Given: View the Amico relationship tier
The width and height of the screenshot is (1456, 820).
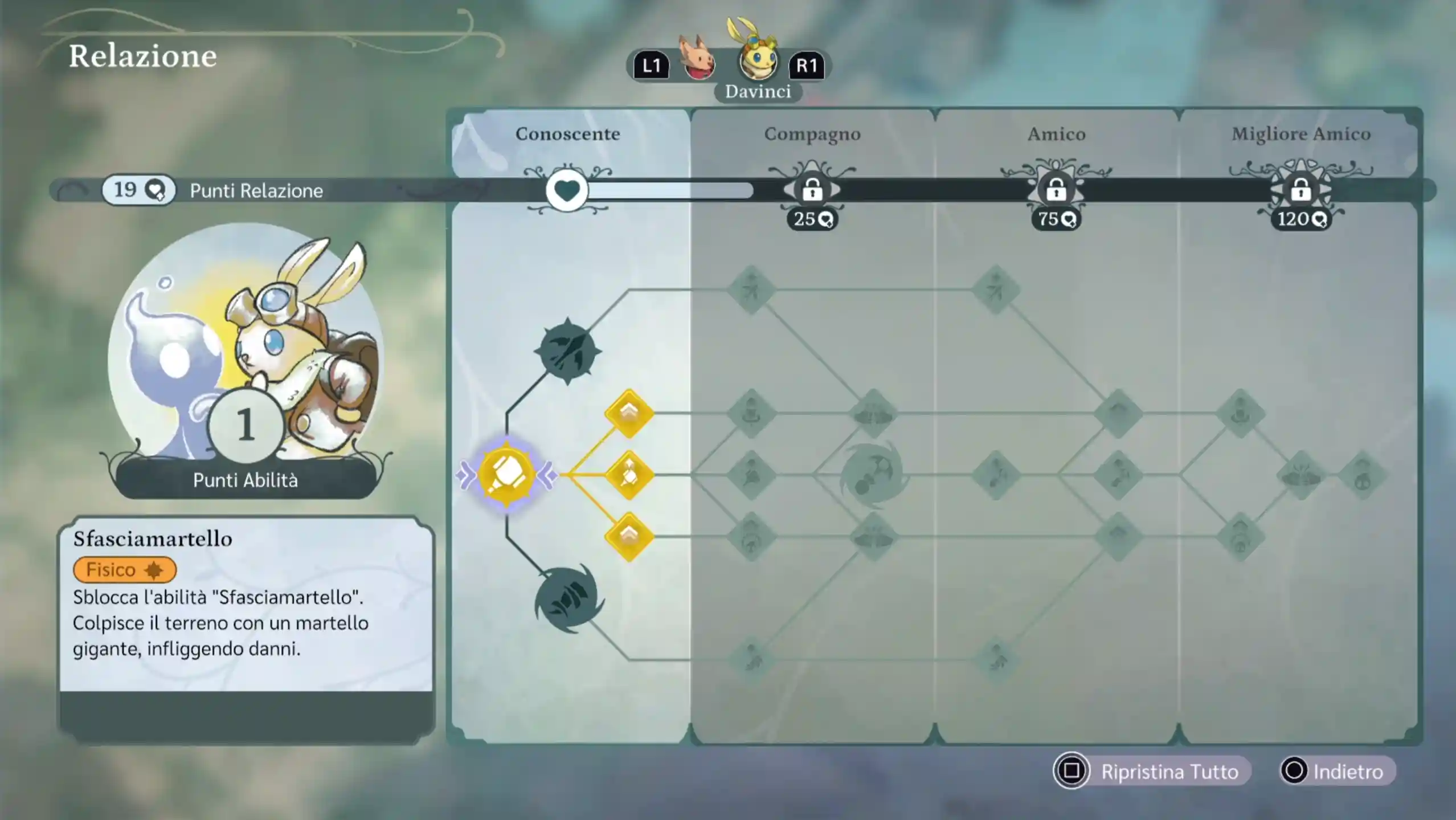Looking at the screenshot, I should point(1056,134).
